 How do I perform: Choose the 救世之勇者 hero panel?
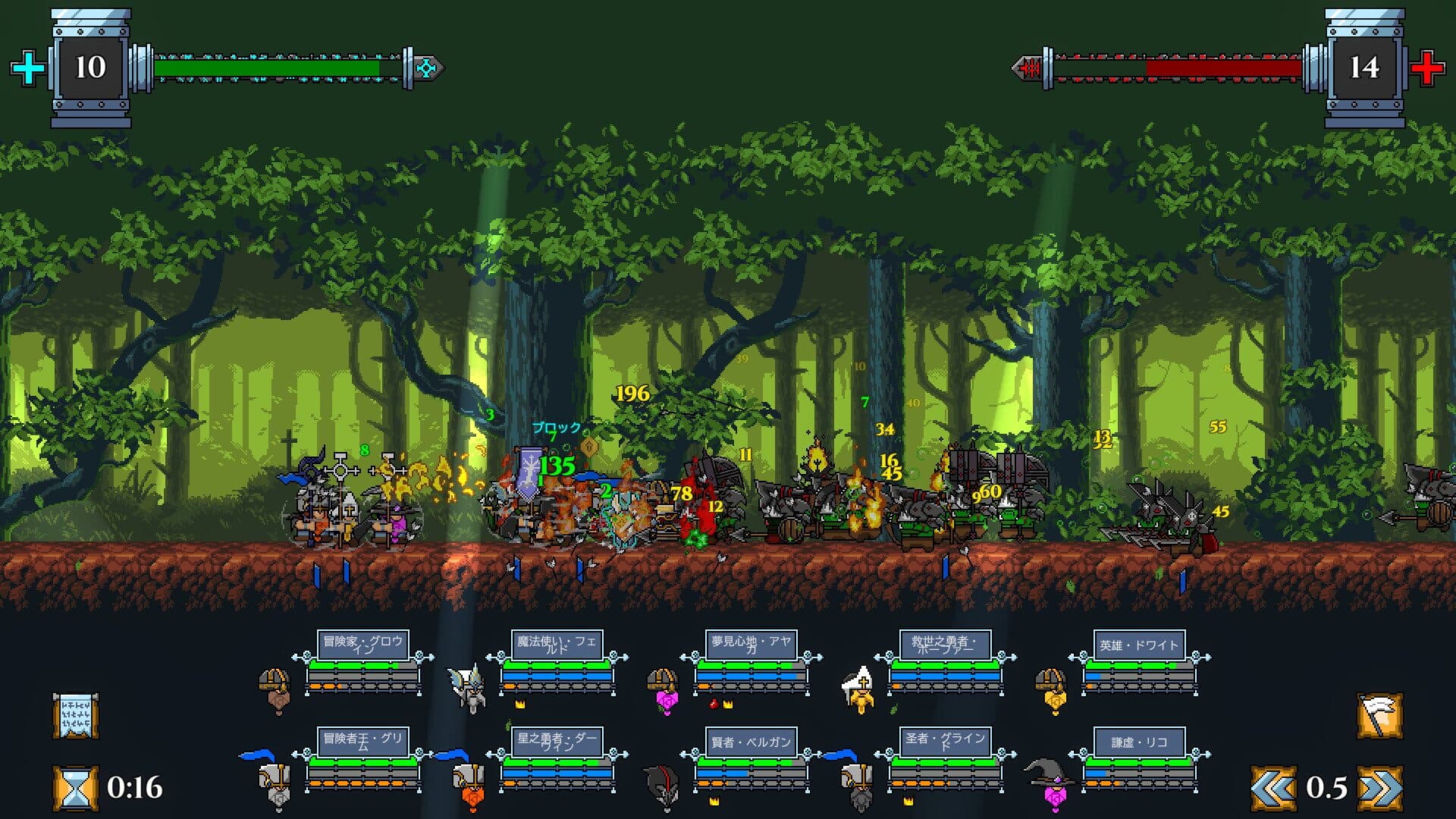(x=945, y=662)
